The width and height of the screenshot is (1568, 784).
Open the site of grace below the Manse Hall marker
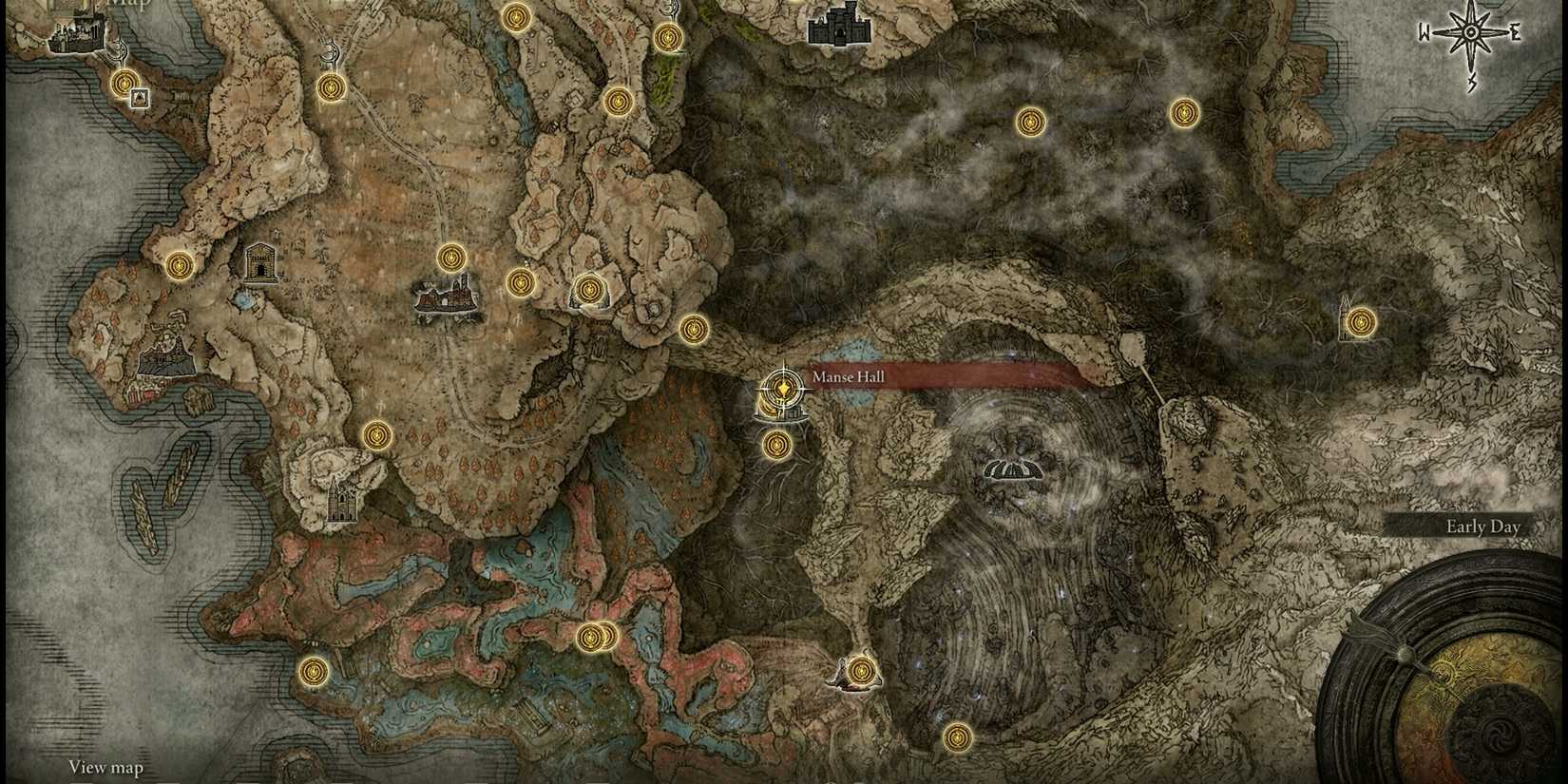[777, 443]
